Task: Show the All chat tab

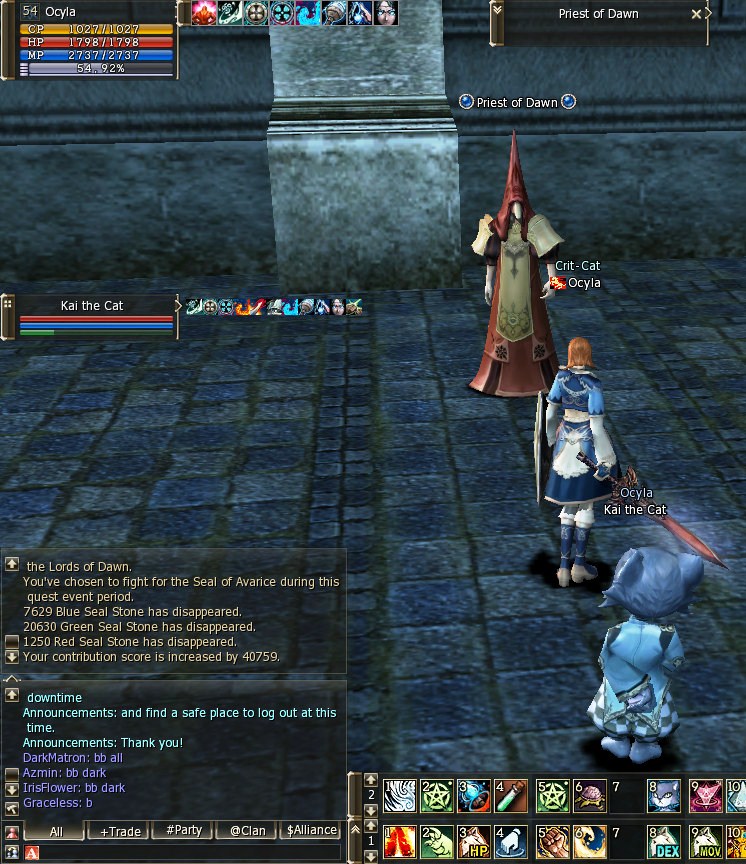Action: click(x=56, y=831)
